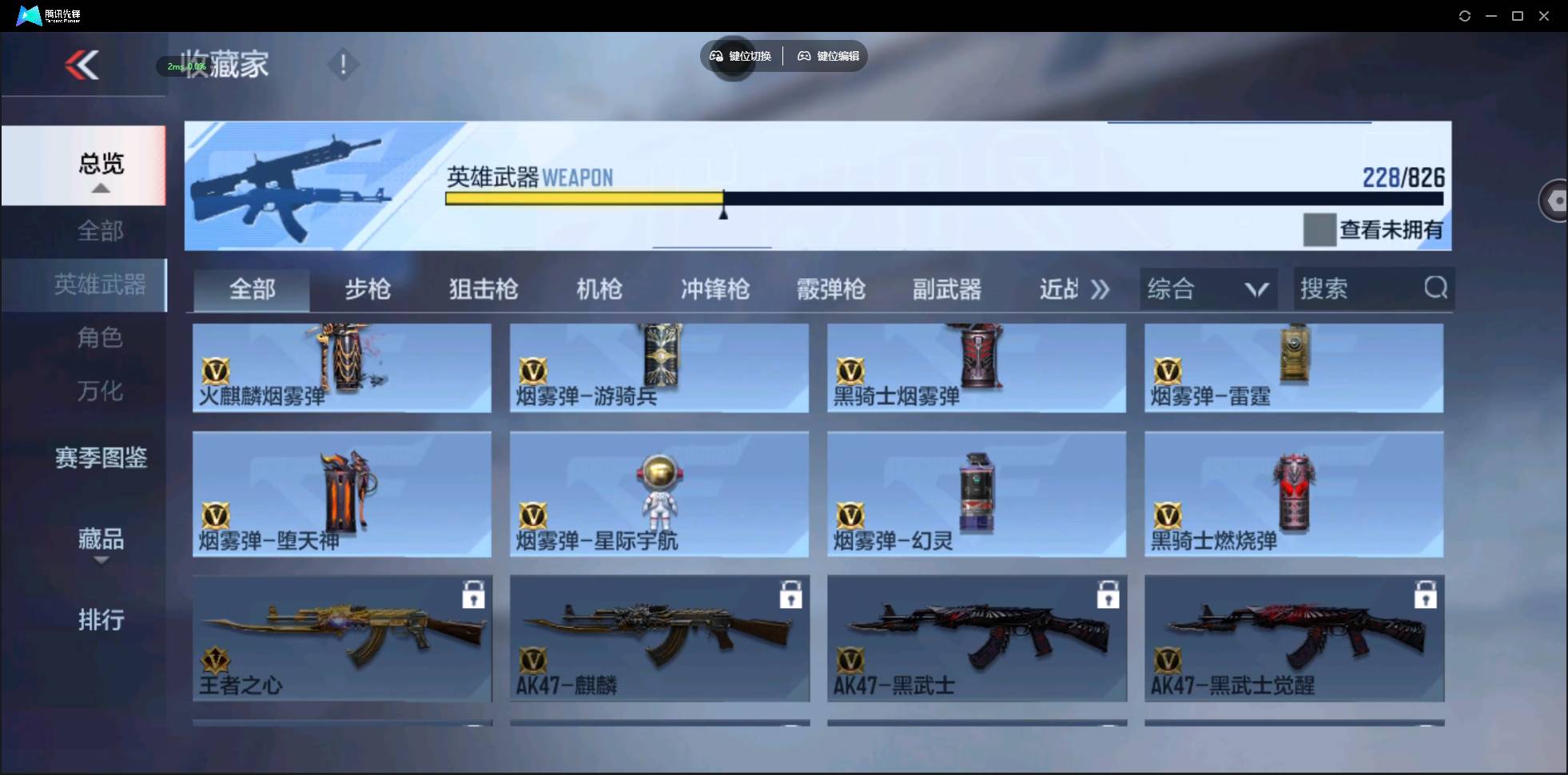Switch to the 狙击枪 tab
Screen dimensions: 1568x775
(x=483, y=289)
